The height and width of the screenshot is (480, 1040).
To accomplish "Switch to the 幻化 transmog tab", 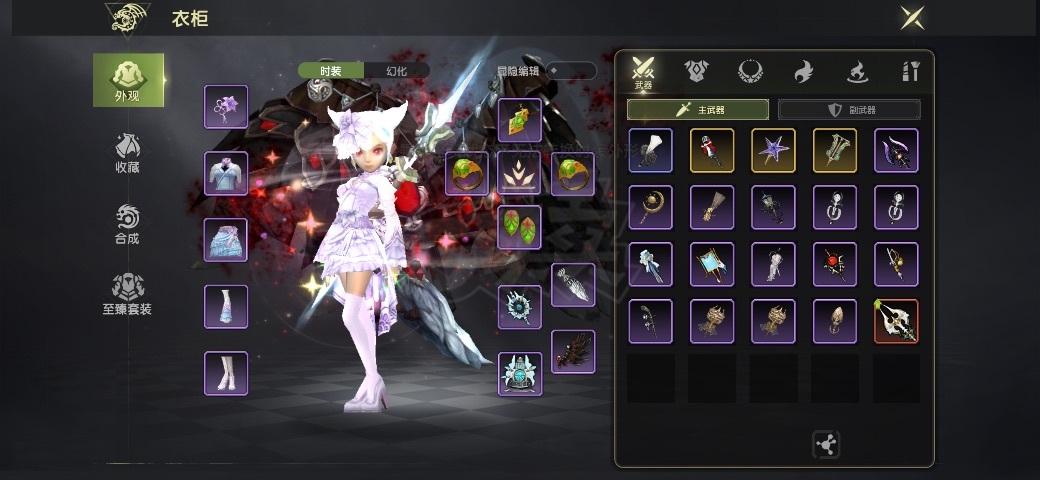I will pyautogui.click(x=396, y=71).
